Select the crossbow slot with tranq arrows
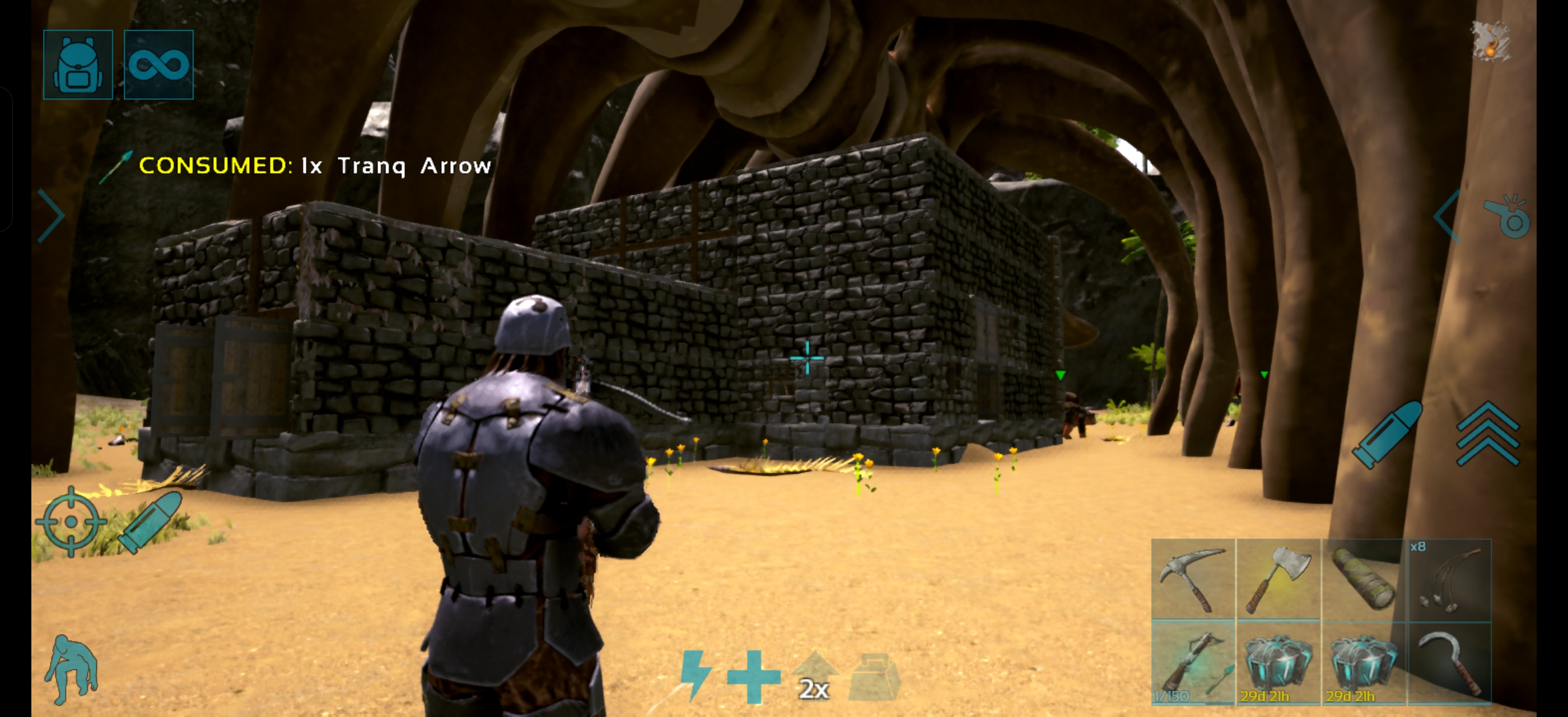1568x717 pixels. [x=1192, y=663]
